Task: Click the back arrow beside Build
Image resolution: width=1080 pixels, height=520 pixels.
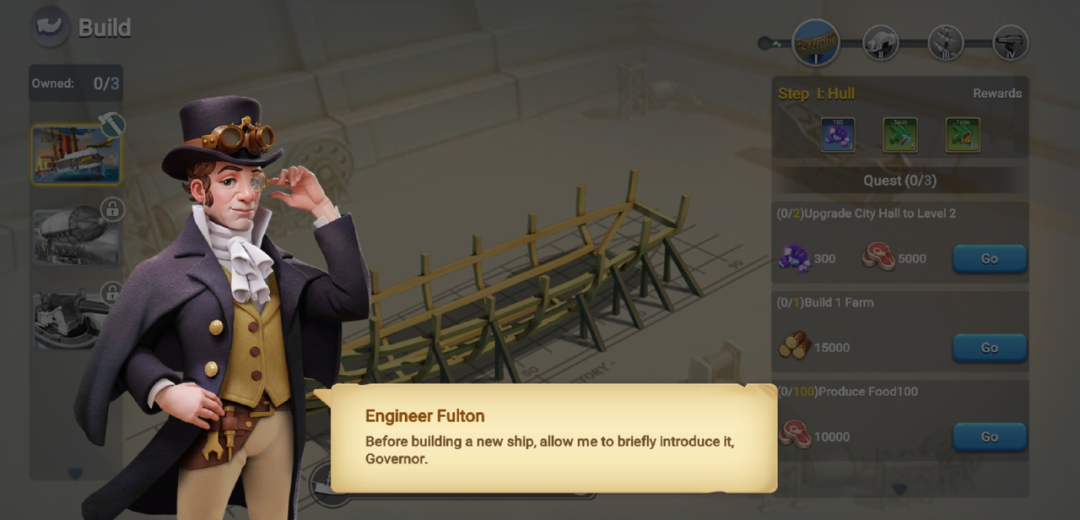Action: pos(49,27)
